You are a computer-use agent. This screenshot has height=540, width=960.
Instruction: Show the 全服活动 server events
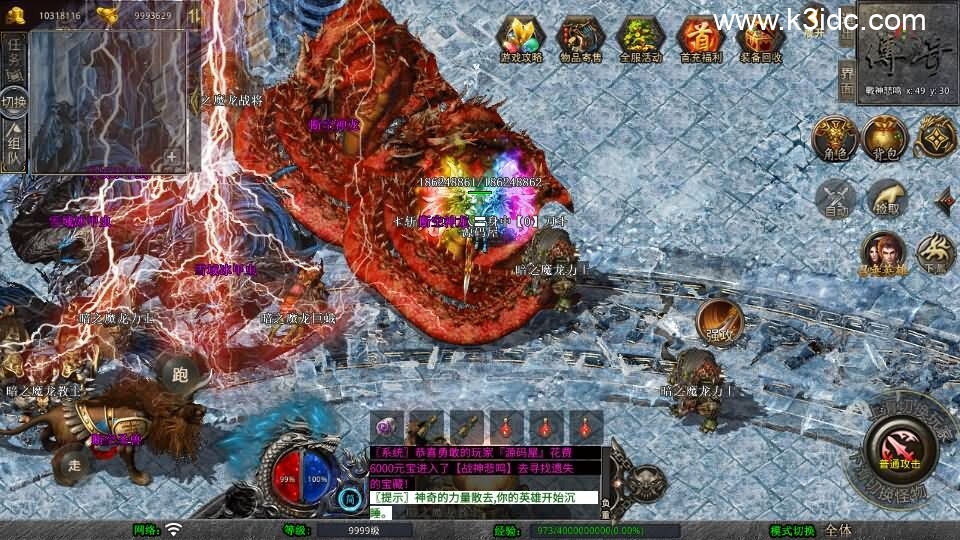[x=640, y=37]
